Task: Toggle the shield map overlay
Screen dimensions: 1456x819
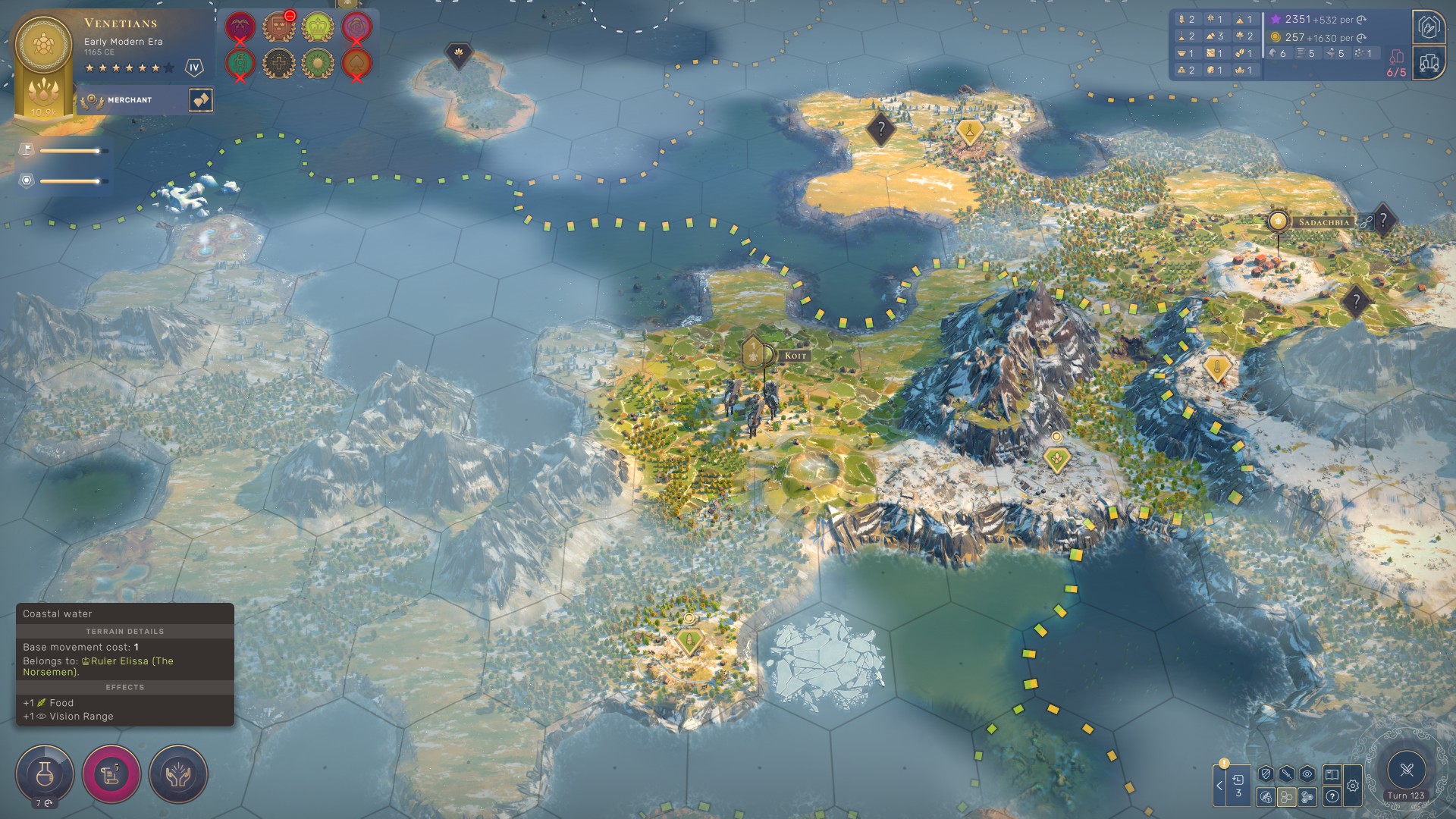Action: (1265, 774)
